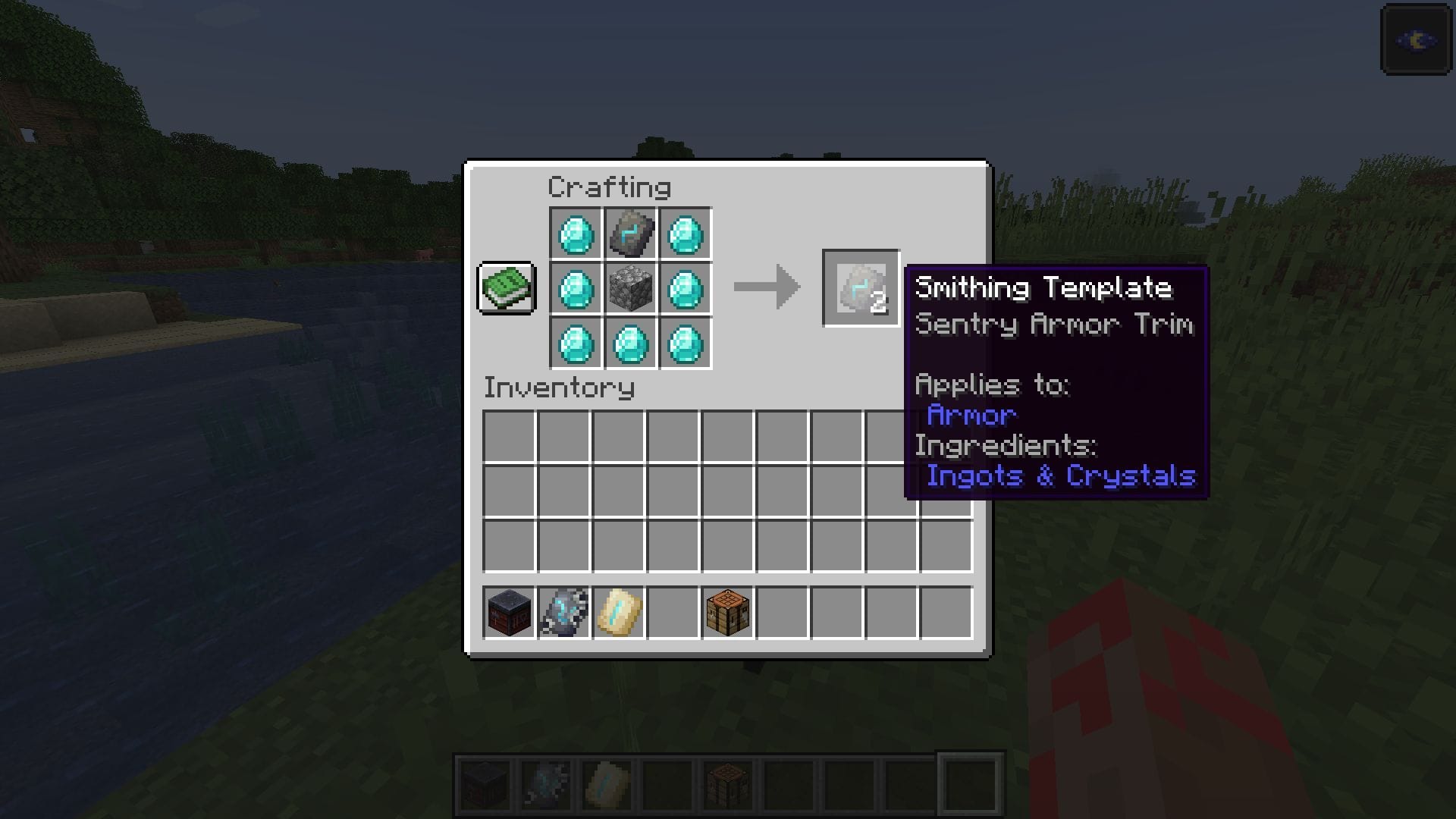The width and height of the screenshot is (1456, 819).
Task: Select the crafting table item in the inventory bar
Action: pos(726,613)
